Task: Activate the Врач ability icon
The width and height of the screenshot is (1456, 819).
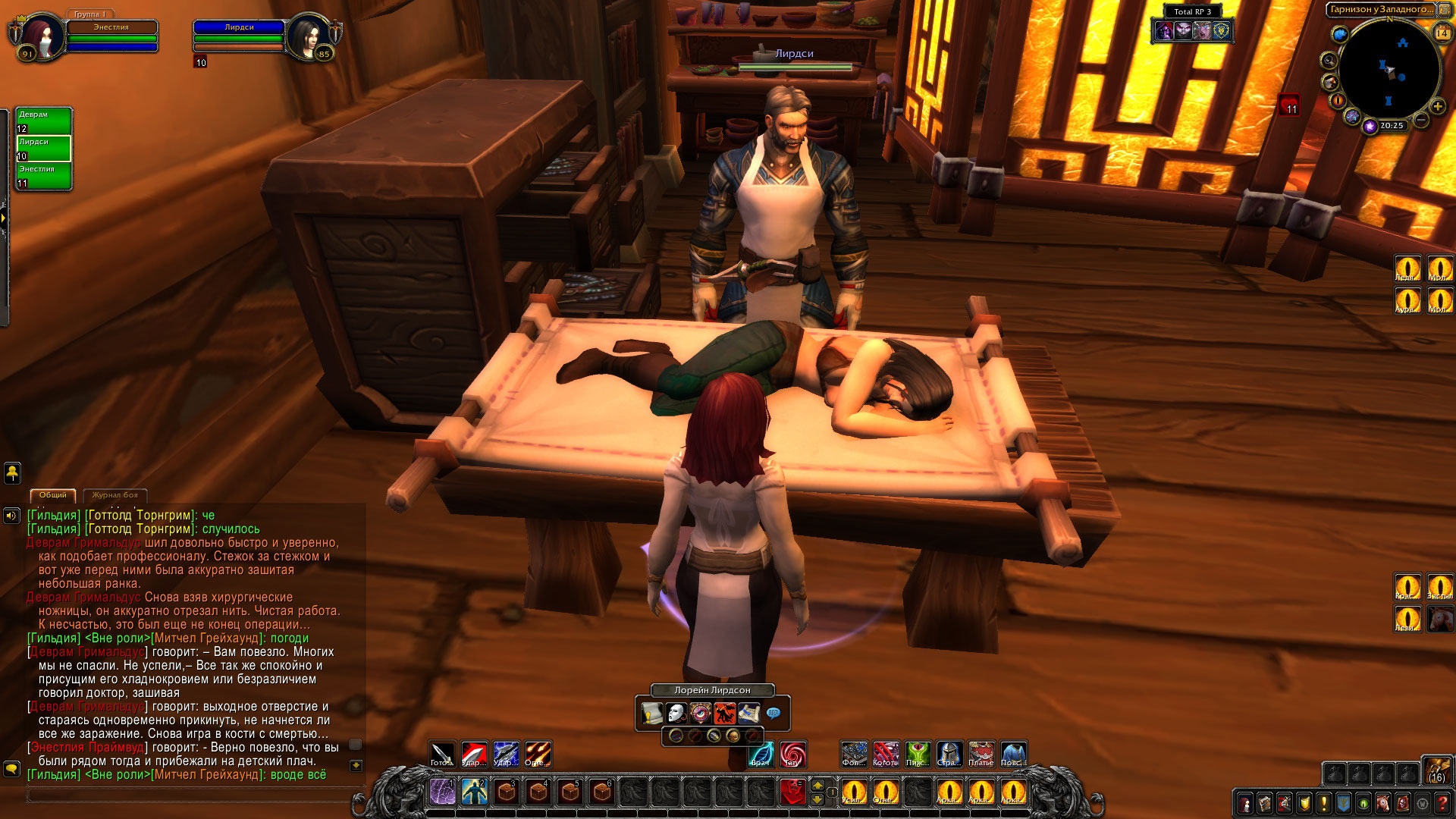Action: 761,754
